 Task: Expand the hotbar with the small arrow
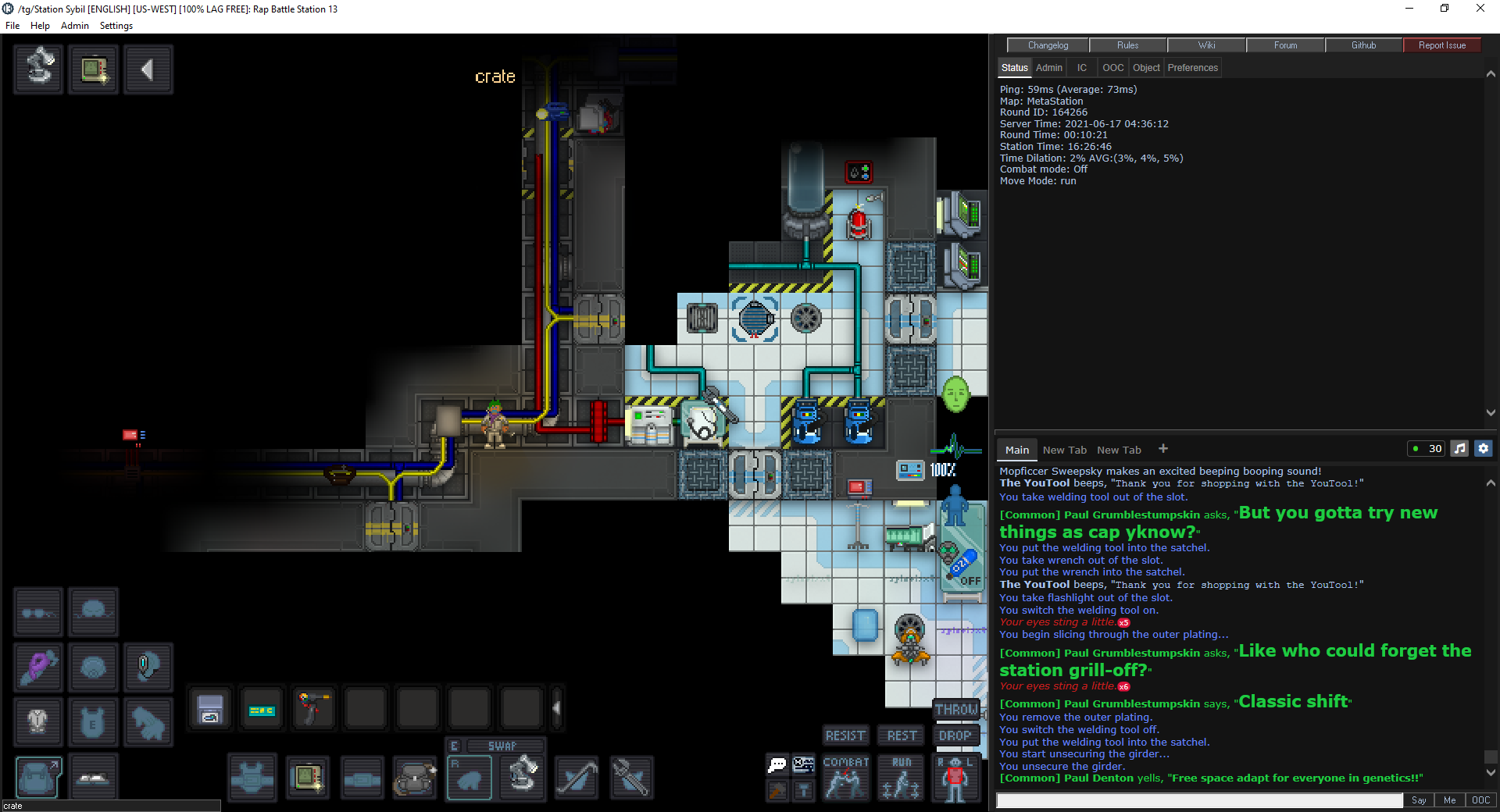(556, 708)
